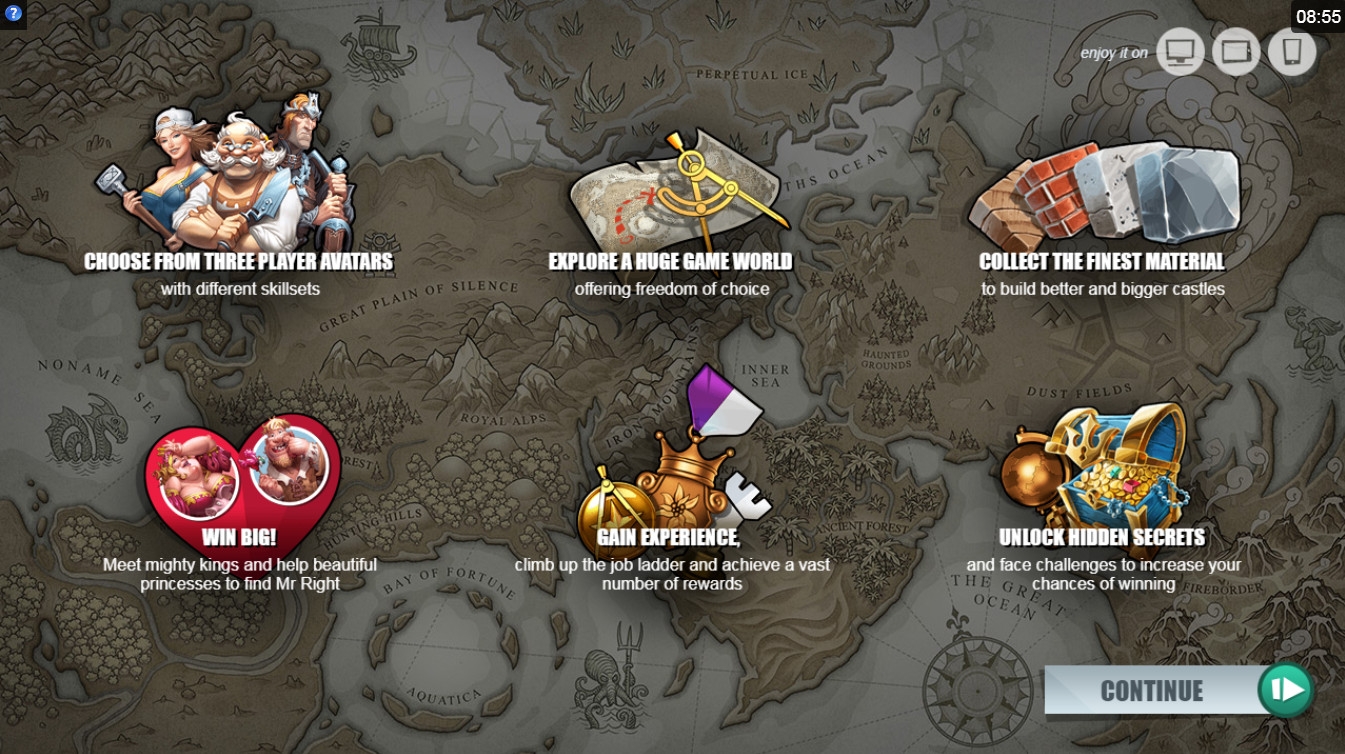This screenshot has width=1345, height=754.
Task: Click the blue question mark help icon
Action: pyautogui.click(x=13, y=13)
